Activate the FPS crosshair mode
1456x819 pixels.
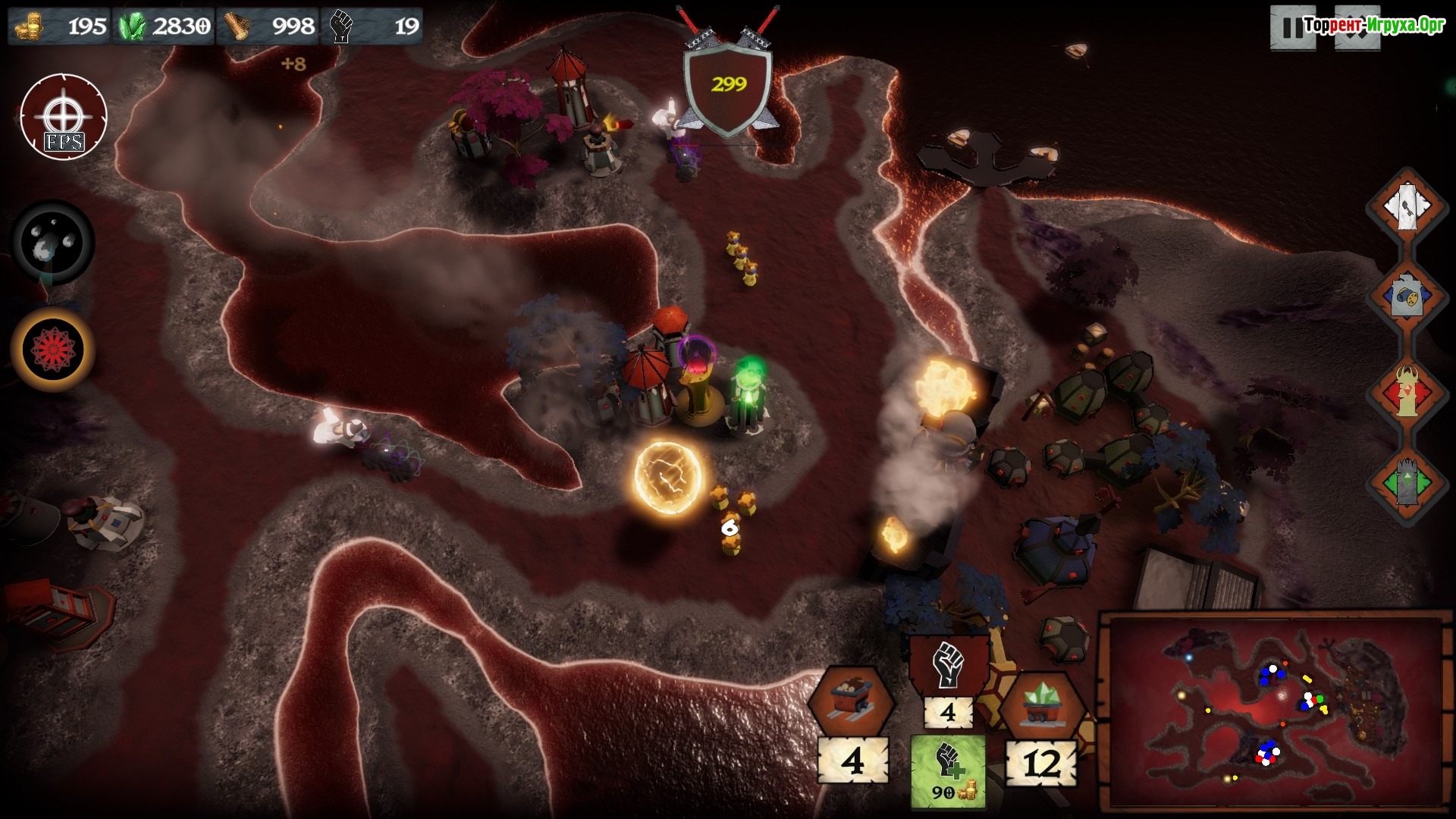64,116
